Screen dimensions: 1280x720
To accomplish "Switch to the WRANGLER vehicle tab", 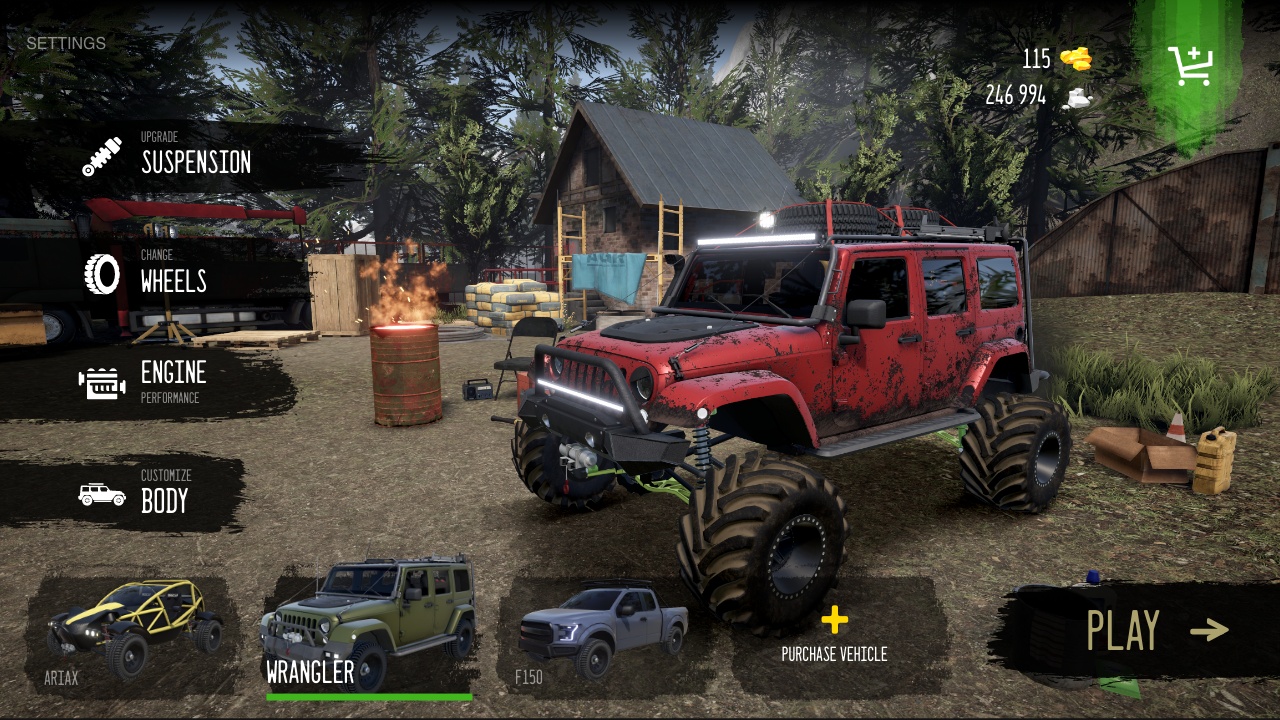I will coord(370,620).
